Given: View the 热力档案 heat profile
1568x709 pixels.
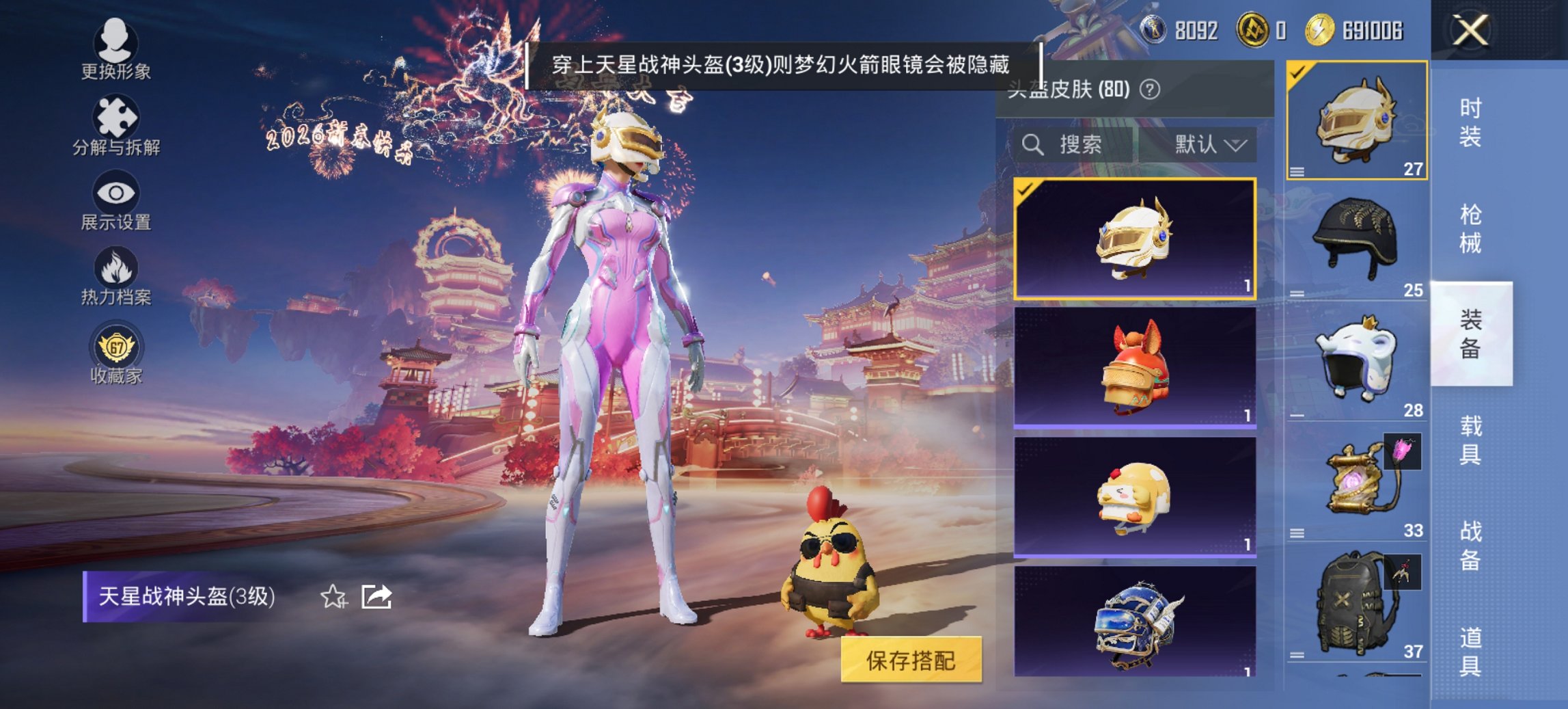Looking at the screenshot, I should pyautogui.click(x=116, y=280).
